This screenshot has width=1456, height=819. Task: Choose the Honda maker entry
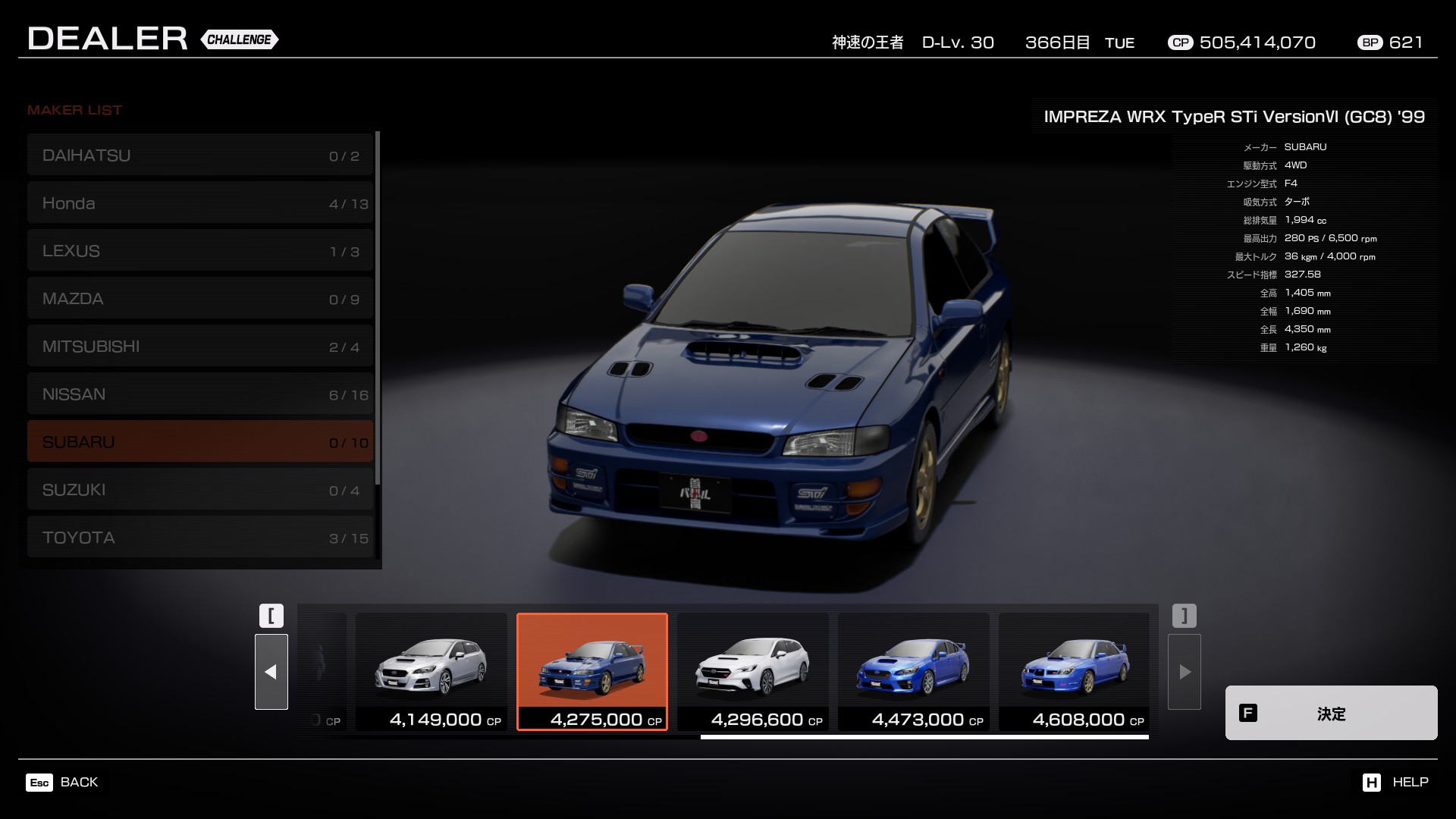[x=200, y=203]
